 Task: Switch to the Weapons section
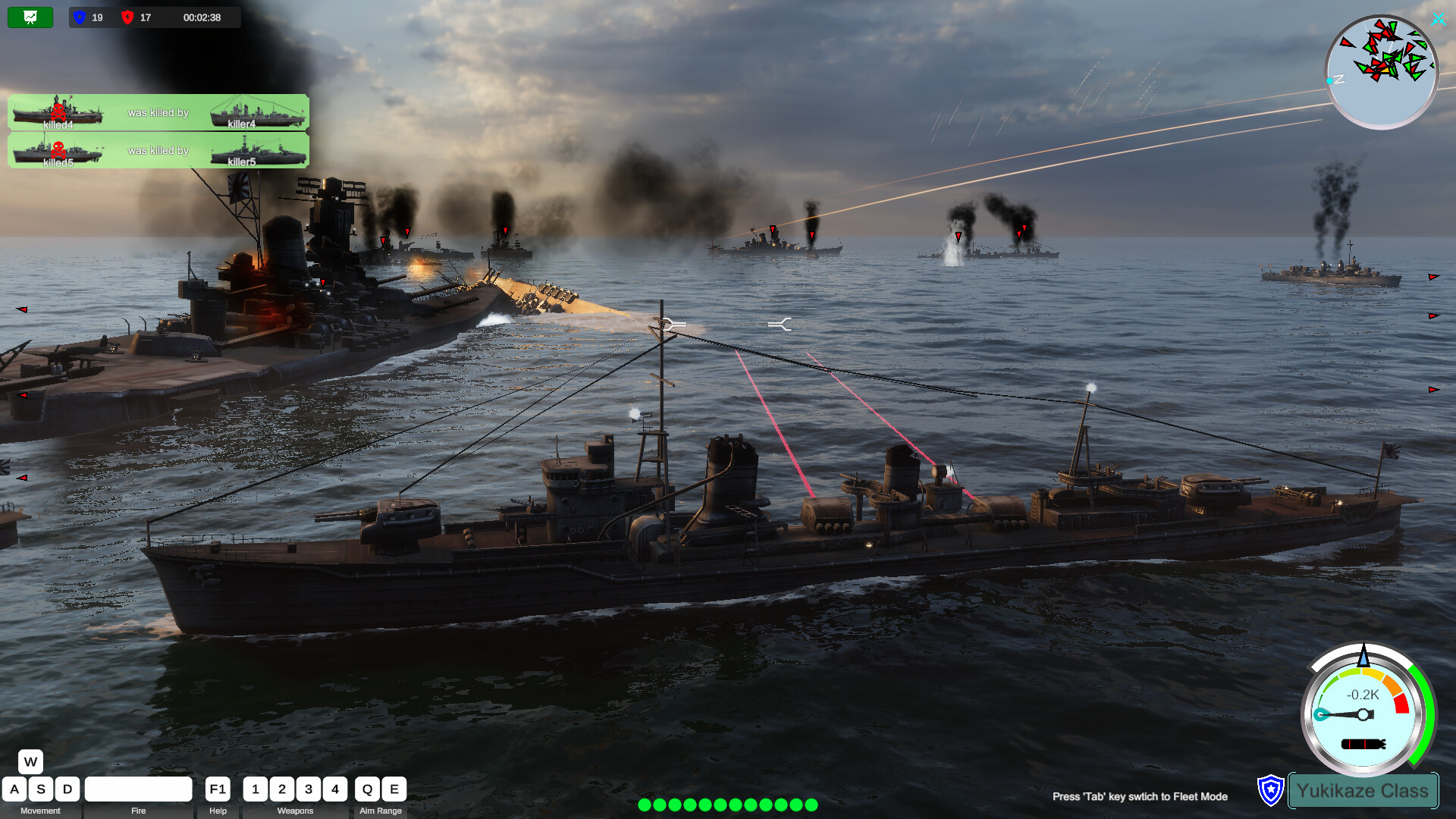coord(295,811)
